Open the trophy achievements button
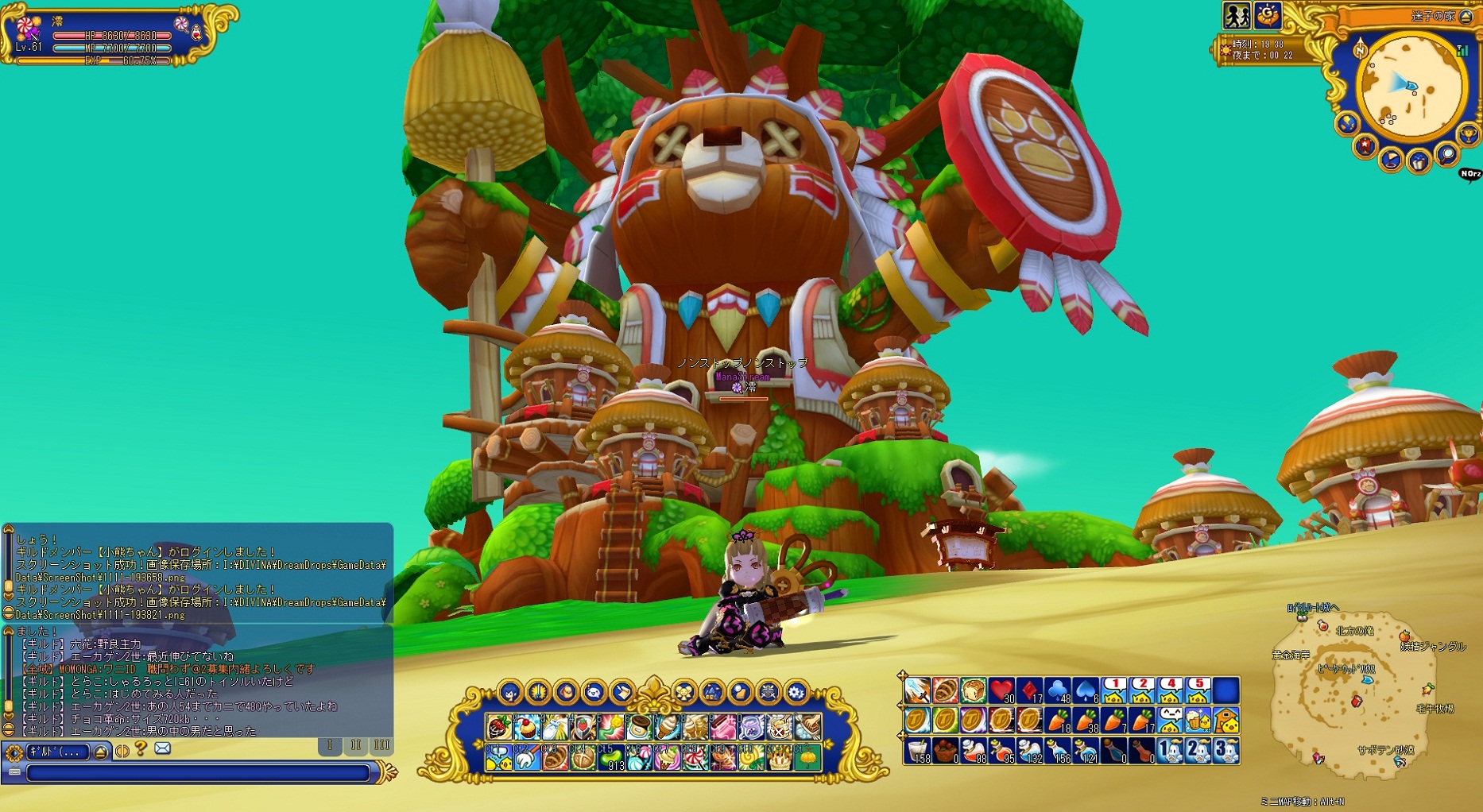Image resolution: width=1483 pixels, height=812 pixels. tap(1468, 133)
